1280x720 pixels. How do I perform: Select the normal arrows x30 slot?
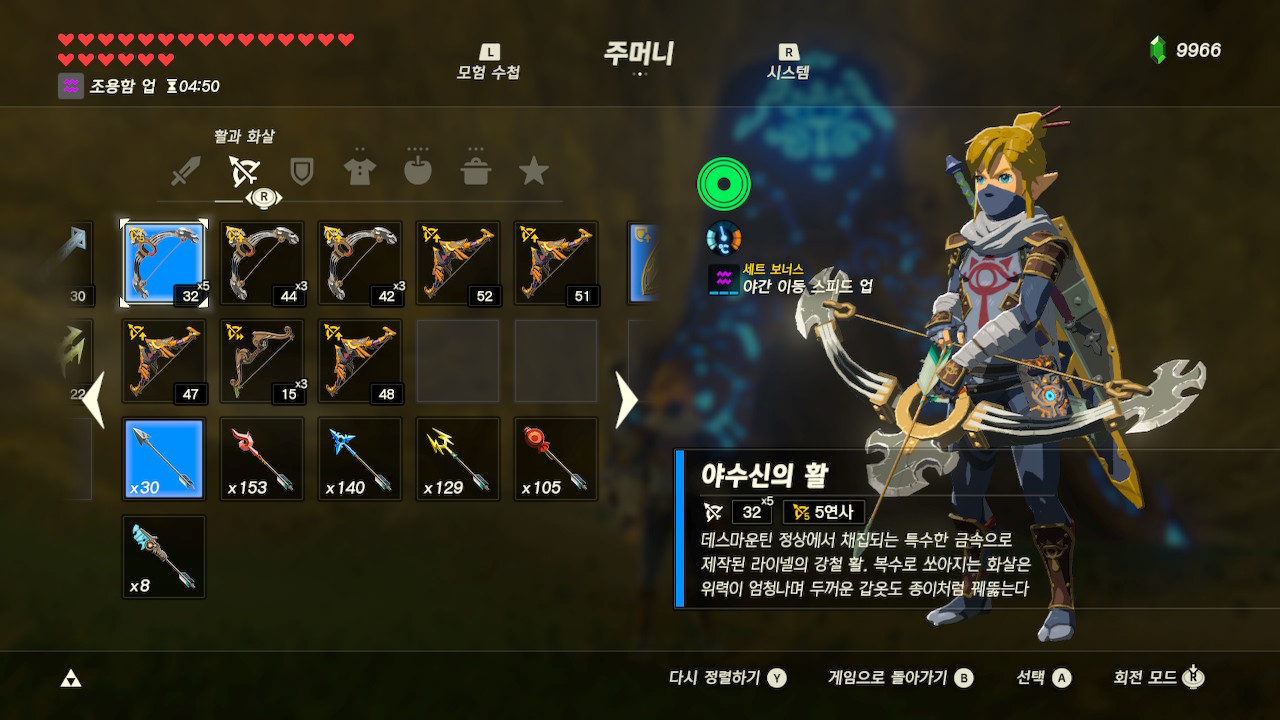coord(163,459)
